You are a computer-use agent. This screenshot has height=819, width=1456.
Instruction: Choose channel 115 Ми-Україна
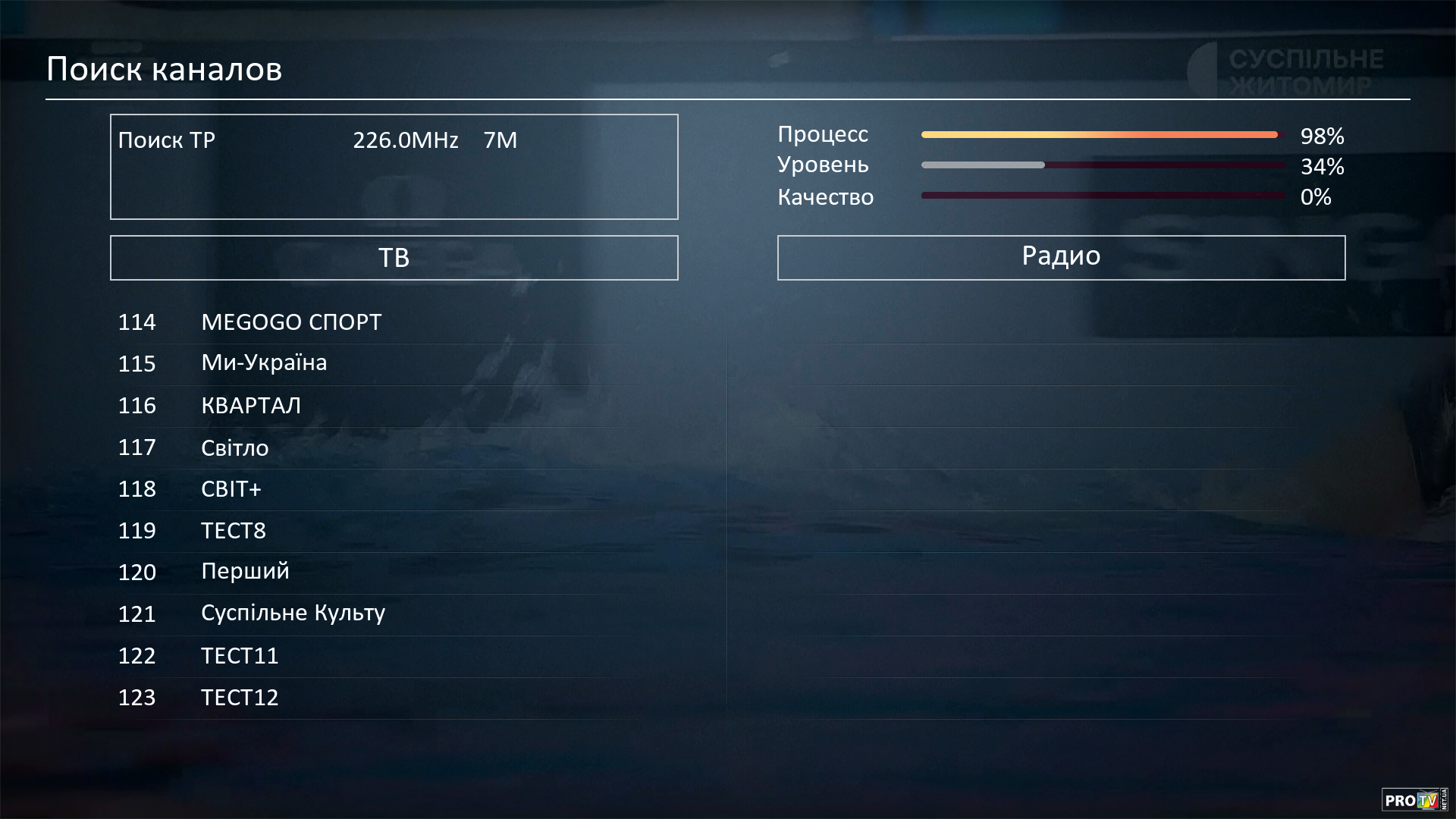(264, 363)
